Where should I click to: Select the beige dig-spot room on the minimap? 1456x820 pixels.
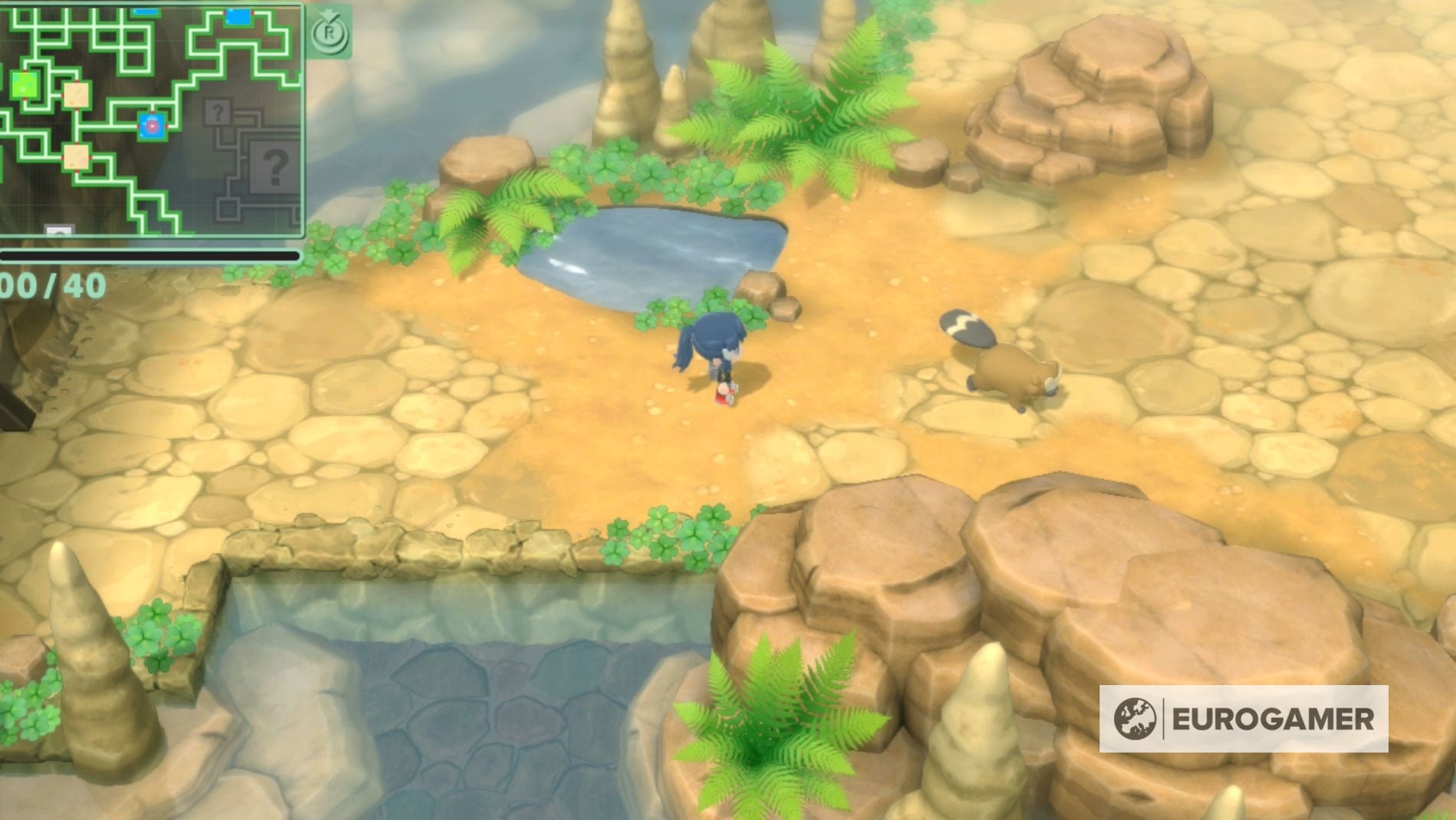coord(75,93)
